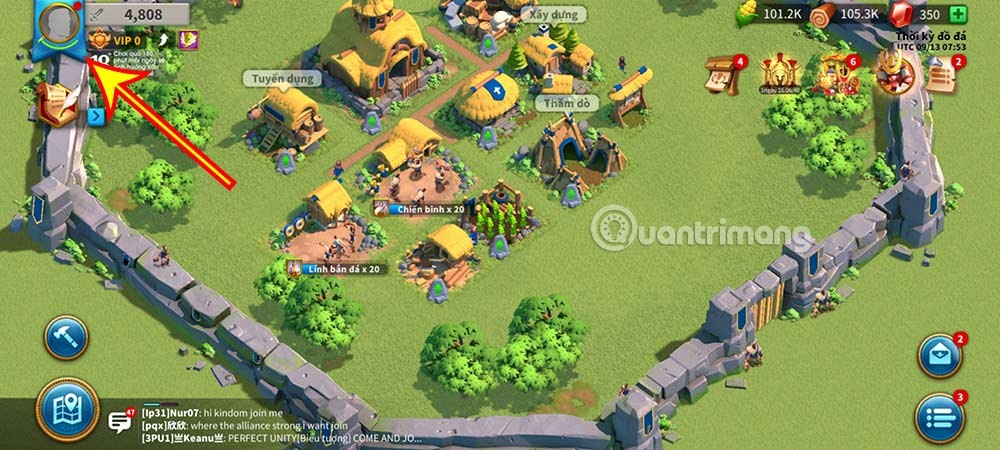Tap the 'Tuyển dụng' building label
The height and width of the screenshot is (450, 1000).
pos(281,78)
